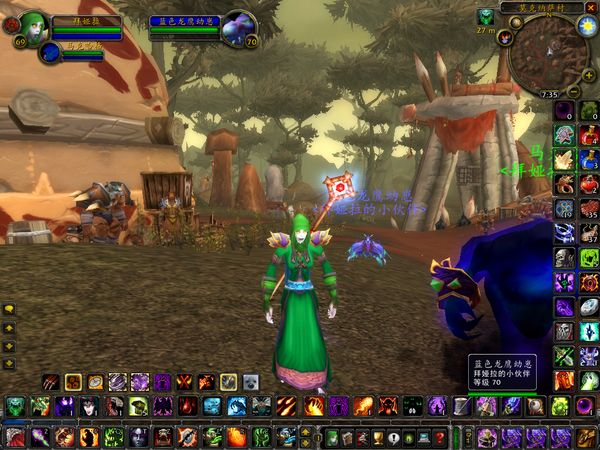The width and height of the screenshot is (600, 450).
Task: Click the dark purple orb slot showing 0
Action: [x=565, y=110]
